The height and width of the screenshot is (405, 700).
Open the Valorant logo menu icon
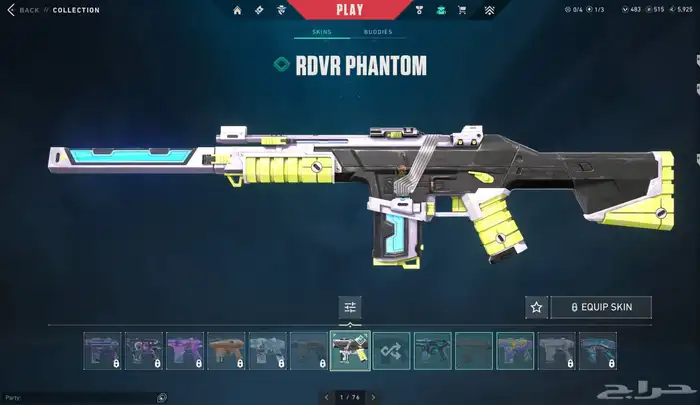click(489, 11)
